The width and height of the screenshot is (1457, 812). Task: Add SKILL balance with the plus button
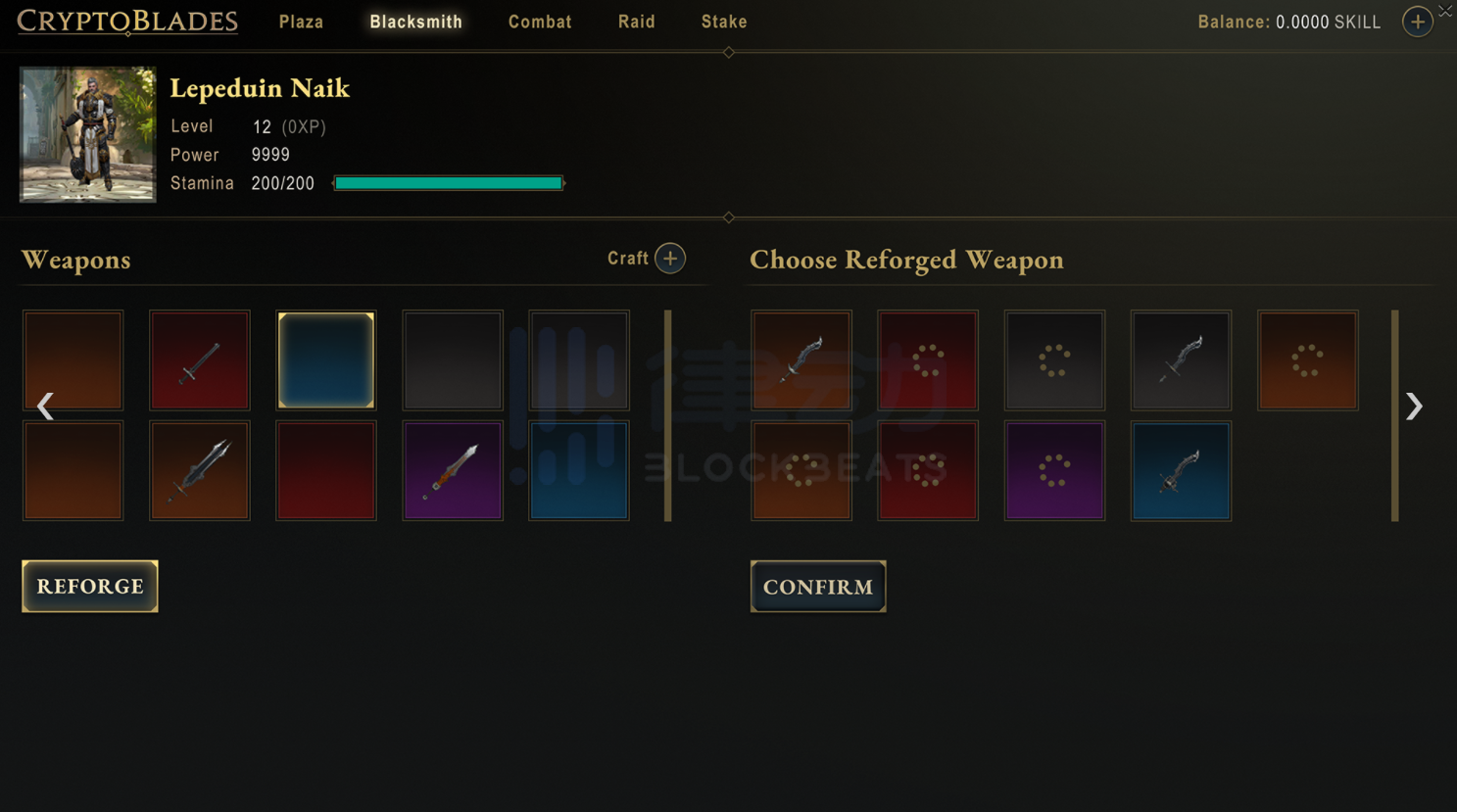1417,22
